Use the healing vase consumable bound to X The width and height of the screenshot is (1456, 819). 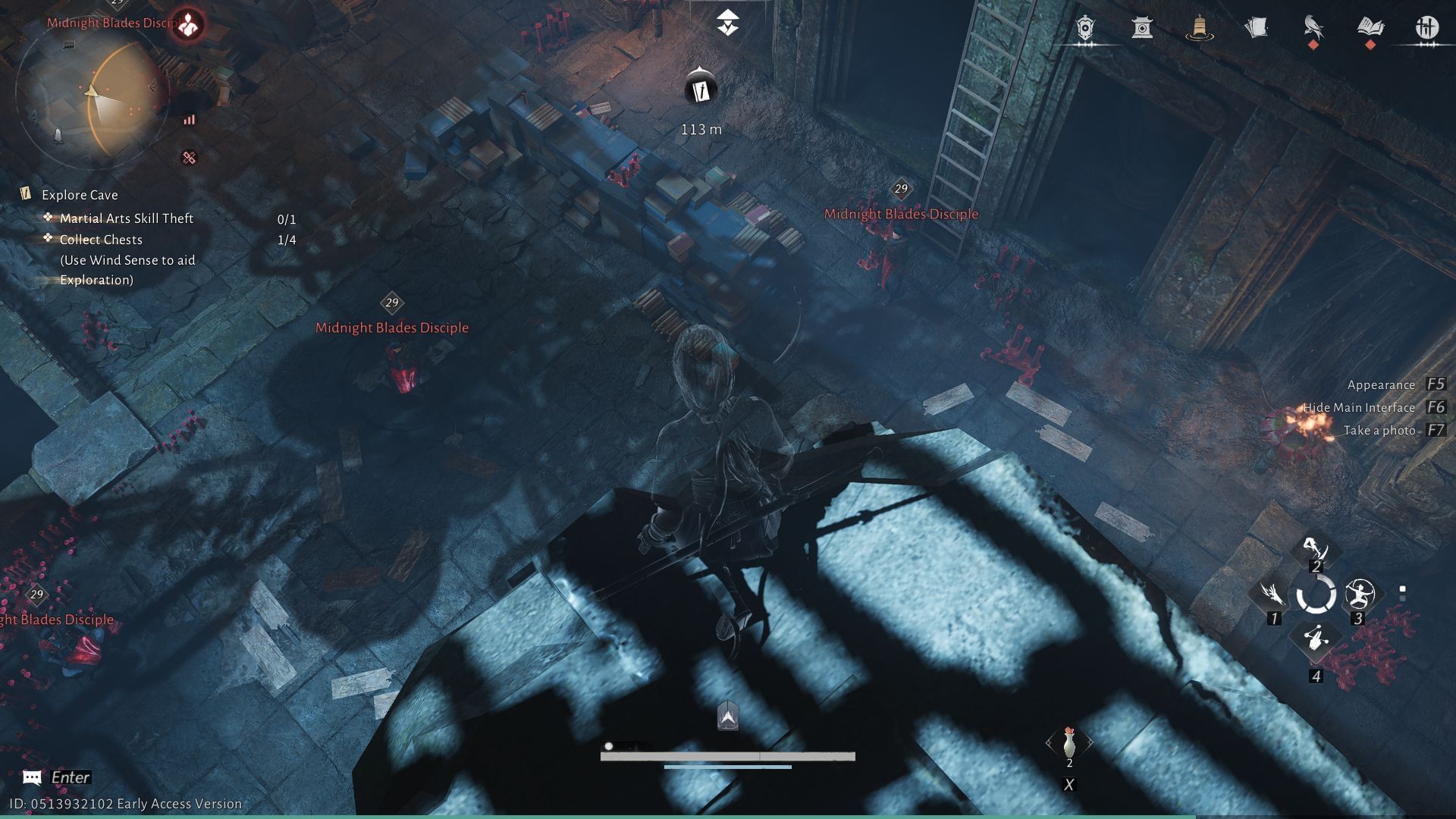click(x=1069, y=742)
